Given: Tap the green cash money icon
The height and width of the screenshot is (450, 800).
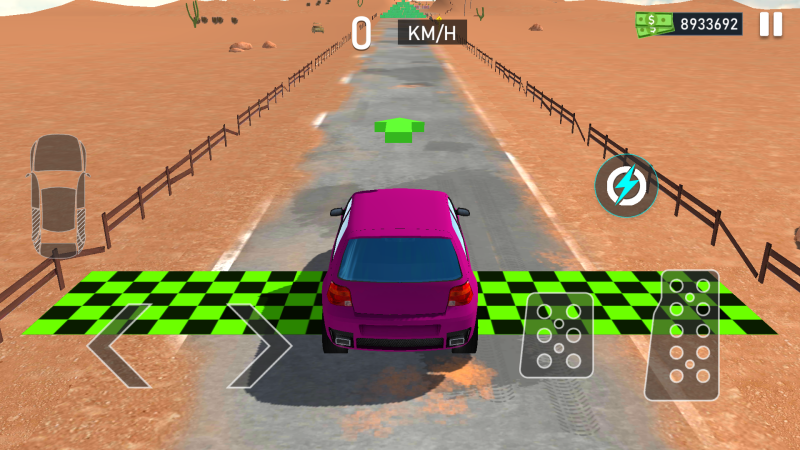Looking at the screenshot, I should [x=655, y=23].
